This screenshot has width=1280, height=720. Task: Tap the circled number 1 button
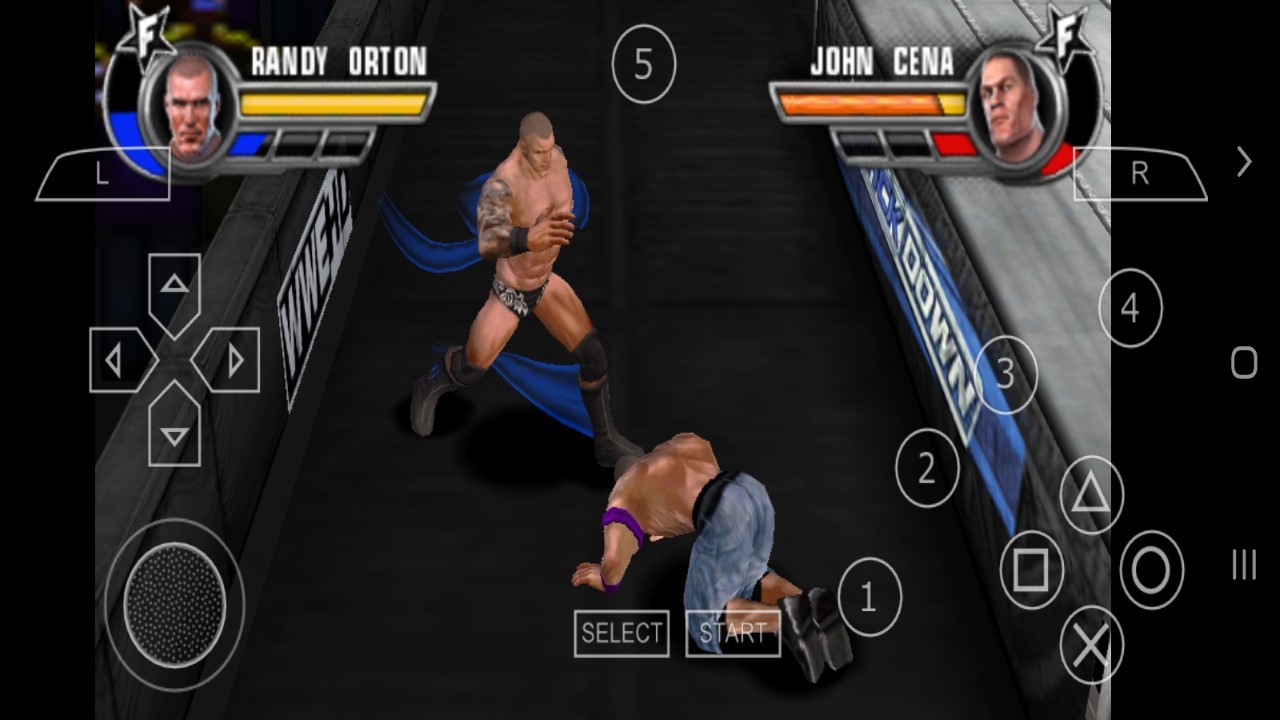[x=869, y=597]
